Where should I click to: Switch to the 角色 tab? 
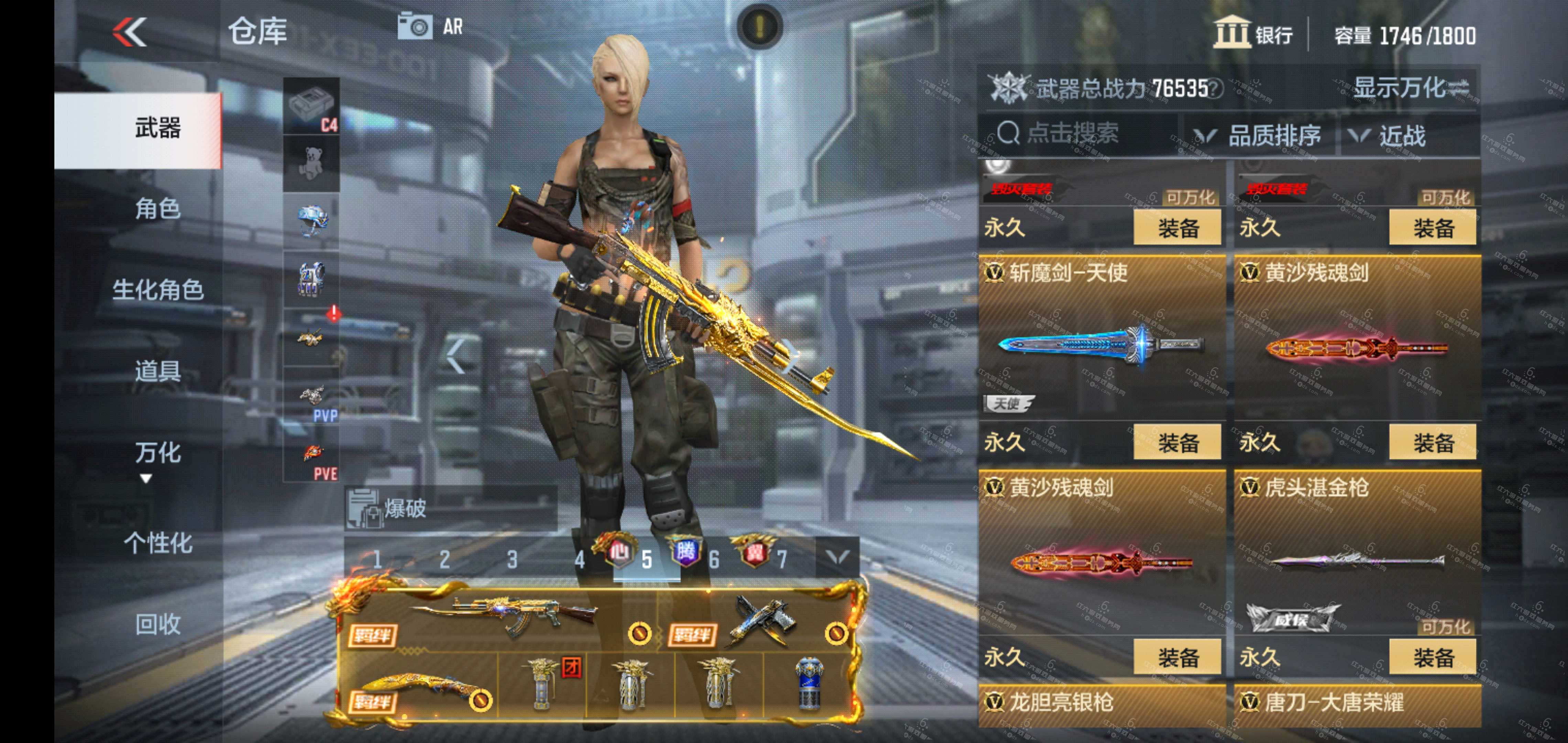pos(157,209)
